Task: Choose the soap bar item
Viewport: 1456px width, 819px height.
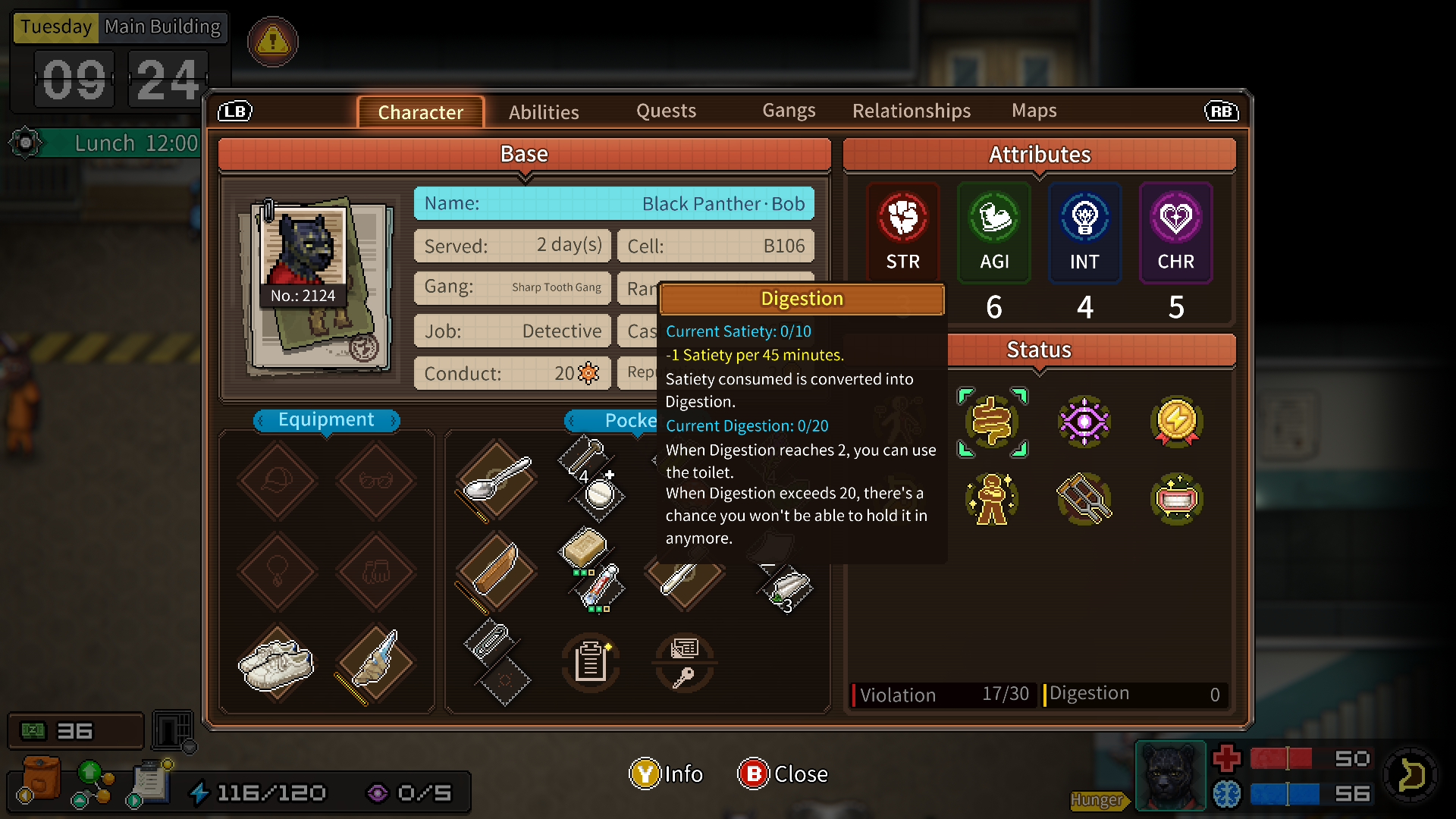Action: click(x=583, y=548)
